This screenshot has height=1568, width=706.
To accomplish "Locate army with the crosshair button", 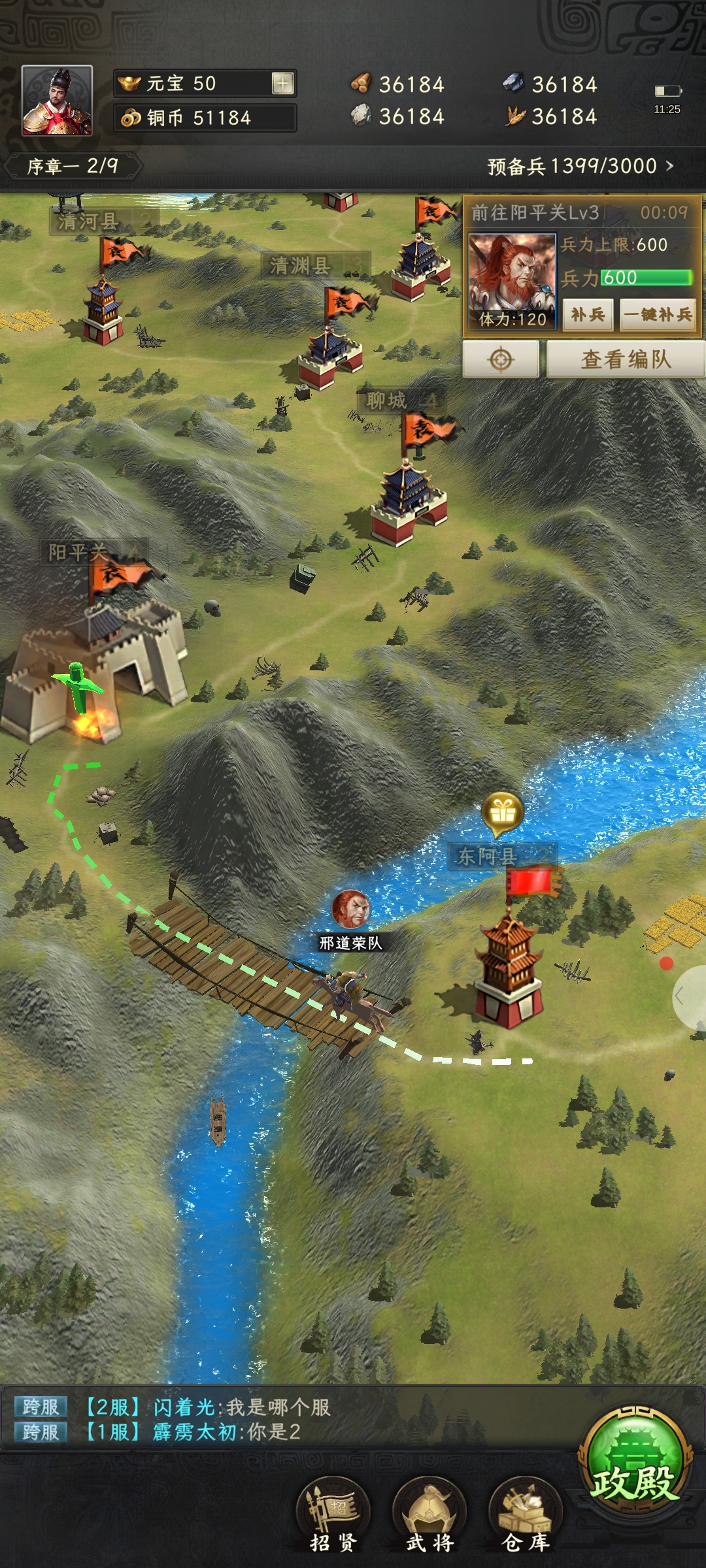I will 501,359.
